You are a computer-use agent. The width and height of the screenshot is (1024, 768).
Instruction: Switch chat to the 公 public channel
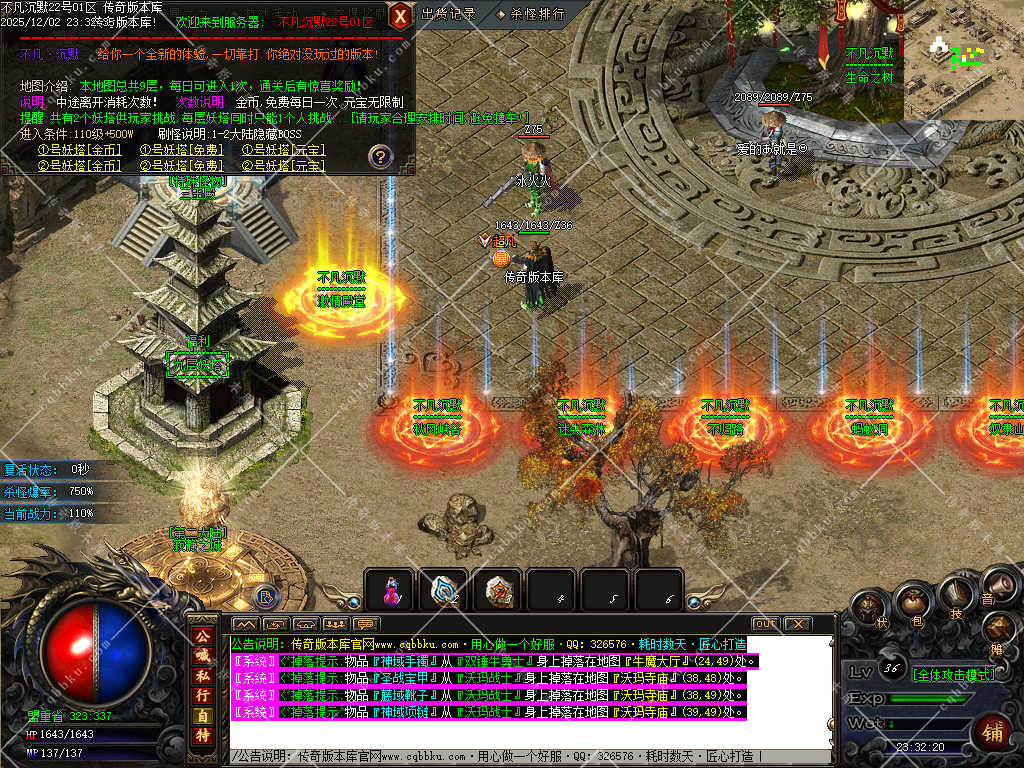click(202, 637)
